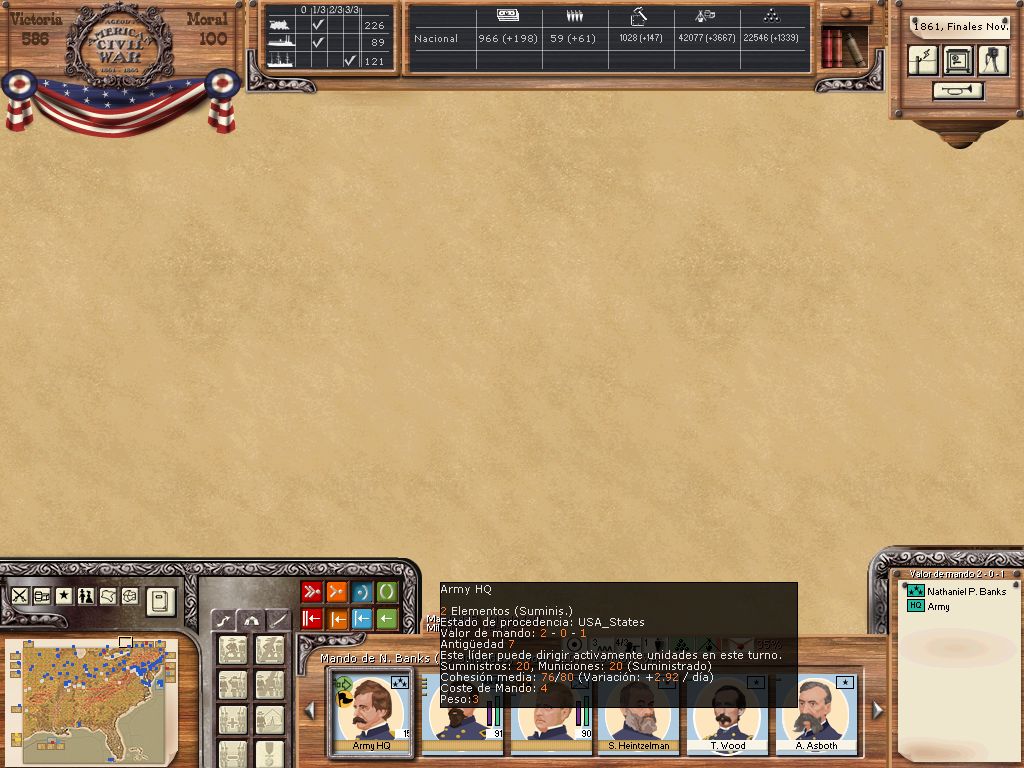
Task: Open the ledger book button
Action: [x=160, y=602]
